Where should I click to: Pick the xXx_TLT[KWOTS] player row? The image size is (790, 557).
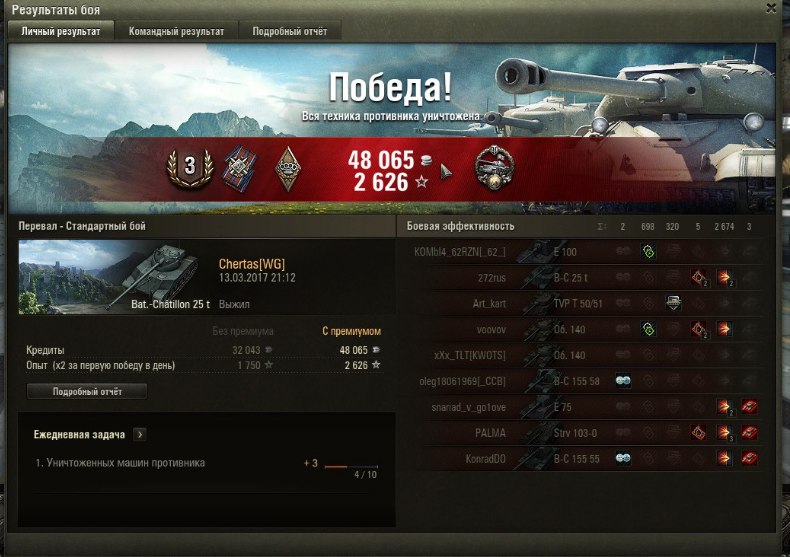pyautogui.click(x=500, y=355)
